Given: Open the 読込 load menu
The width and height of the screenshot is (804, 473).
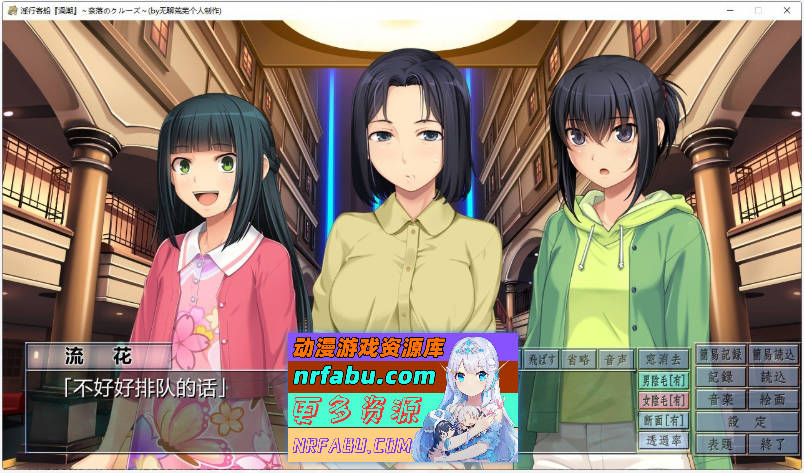Looking at the screenshot, I should 773,377.
